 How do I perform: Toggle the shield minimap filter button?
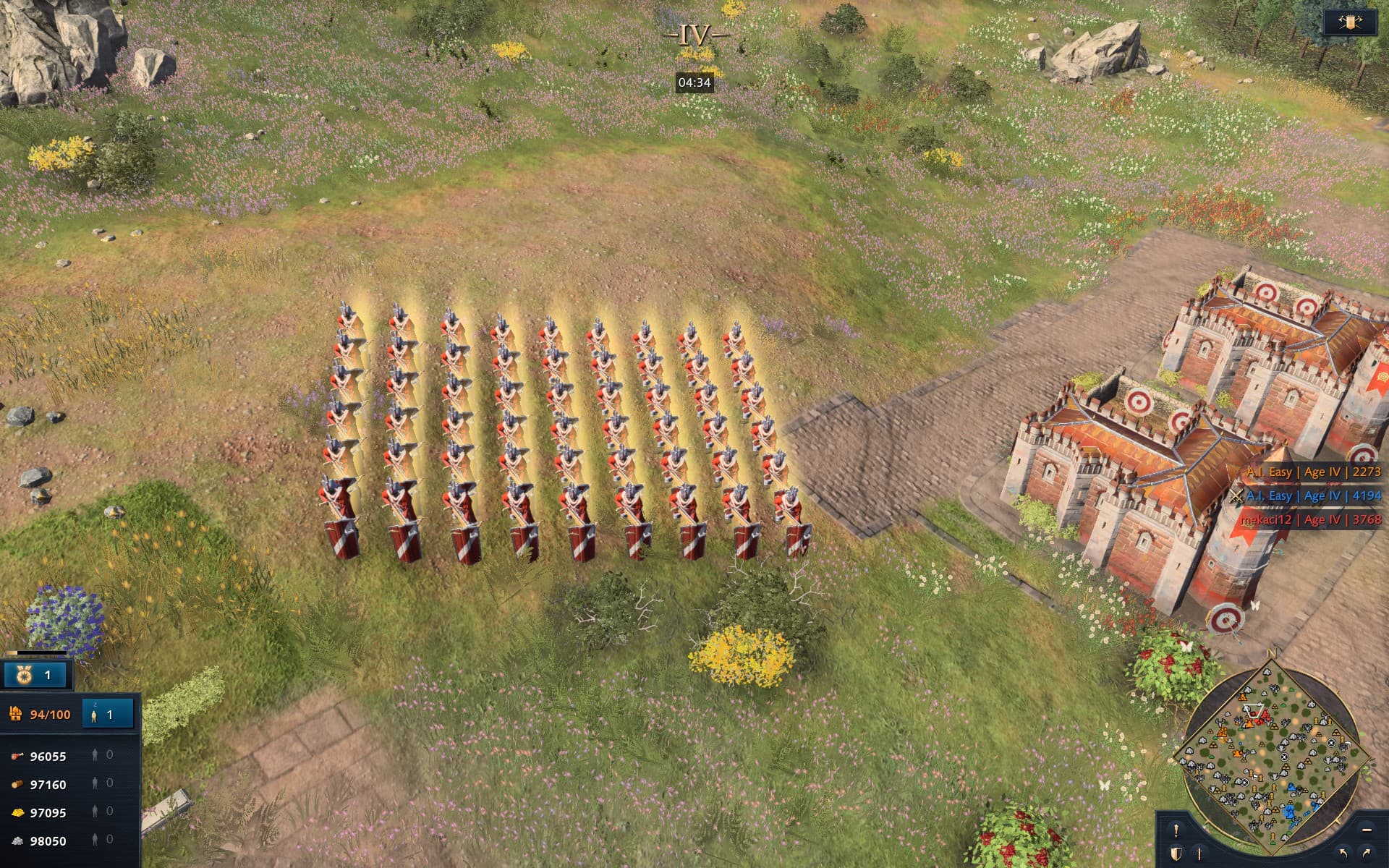pyautogui.click(x=1176, y=854)
